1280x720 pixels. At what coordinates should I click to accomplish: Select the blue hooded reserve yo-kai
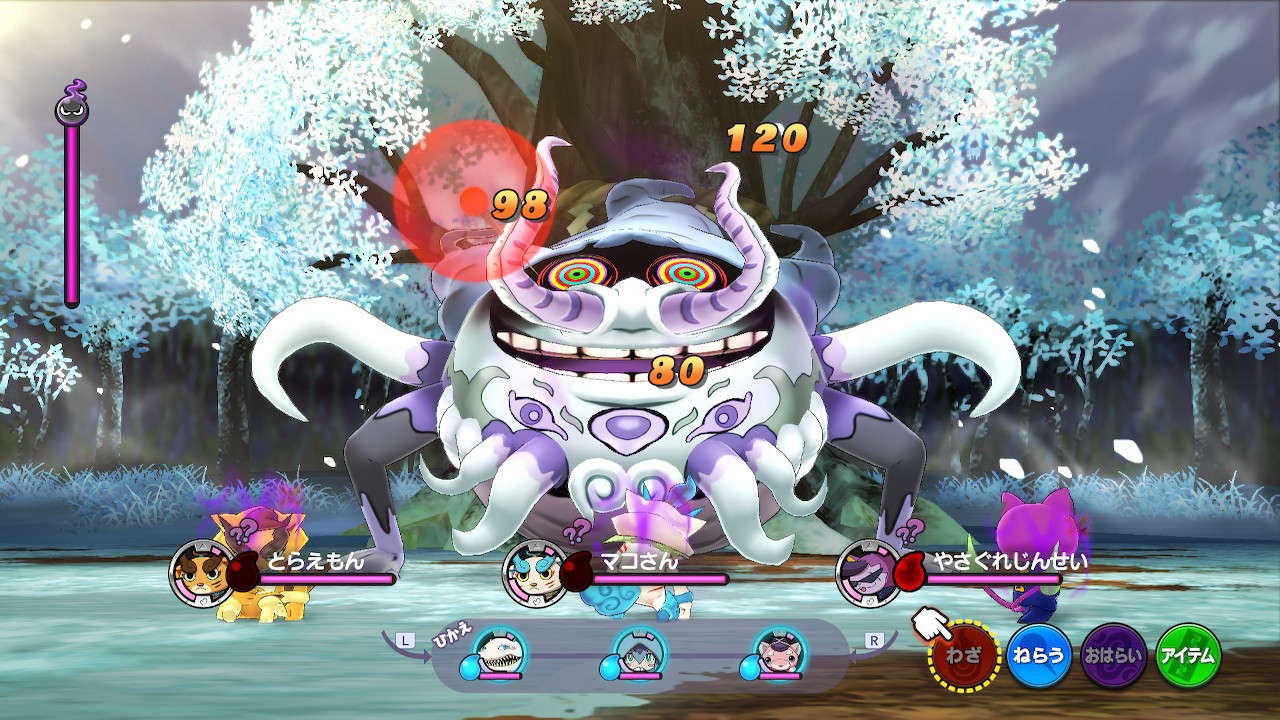pos(640,651)
